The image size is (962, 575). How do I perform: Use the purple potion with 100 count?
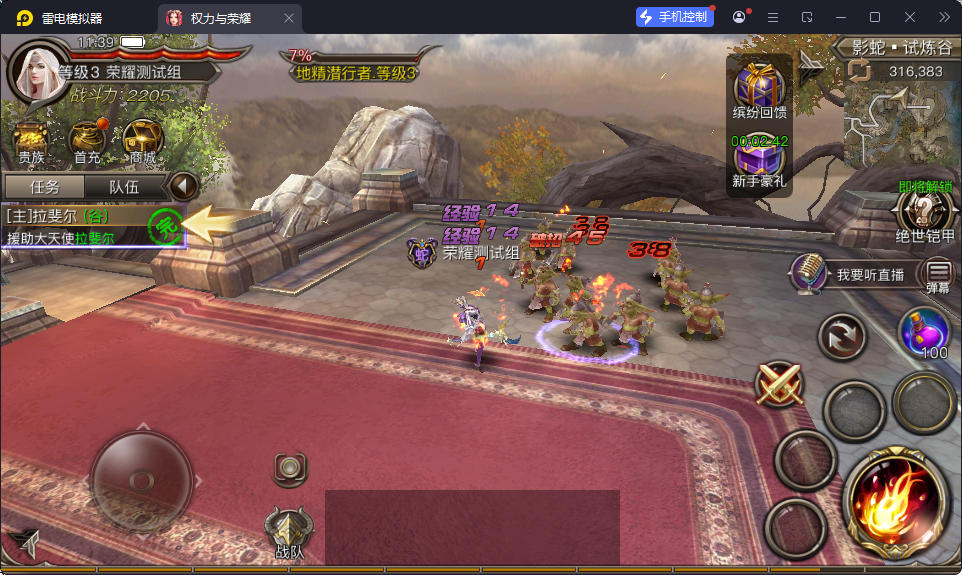(923, 331)
